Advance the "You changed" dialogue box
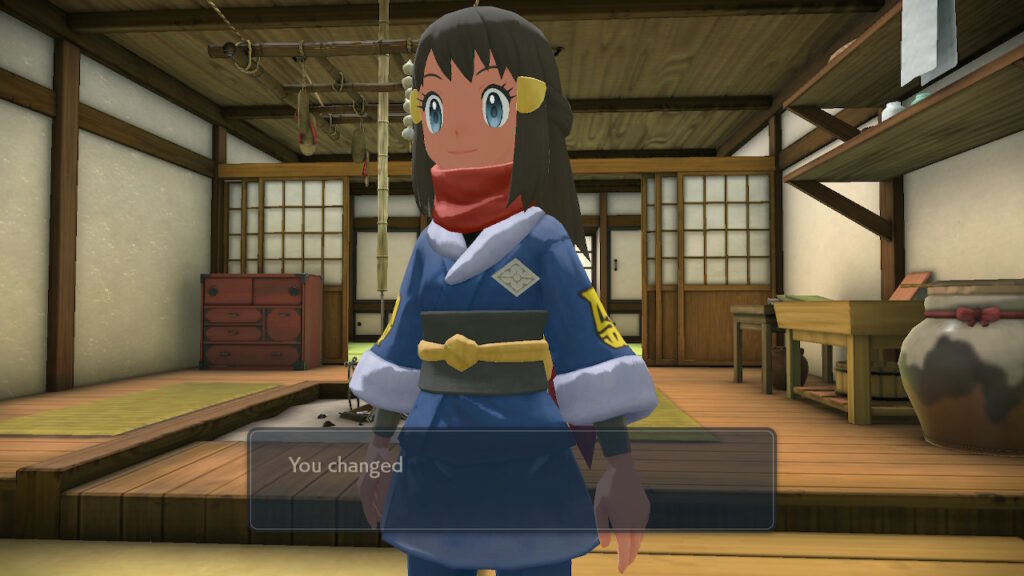This screenshot has width=1024, height=576. 511,479
